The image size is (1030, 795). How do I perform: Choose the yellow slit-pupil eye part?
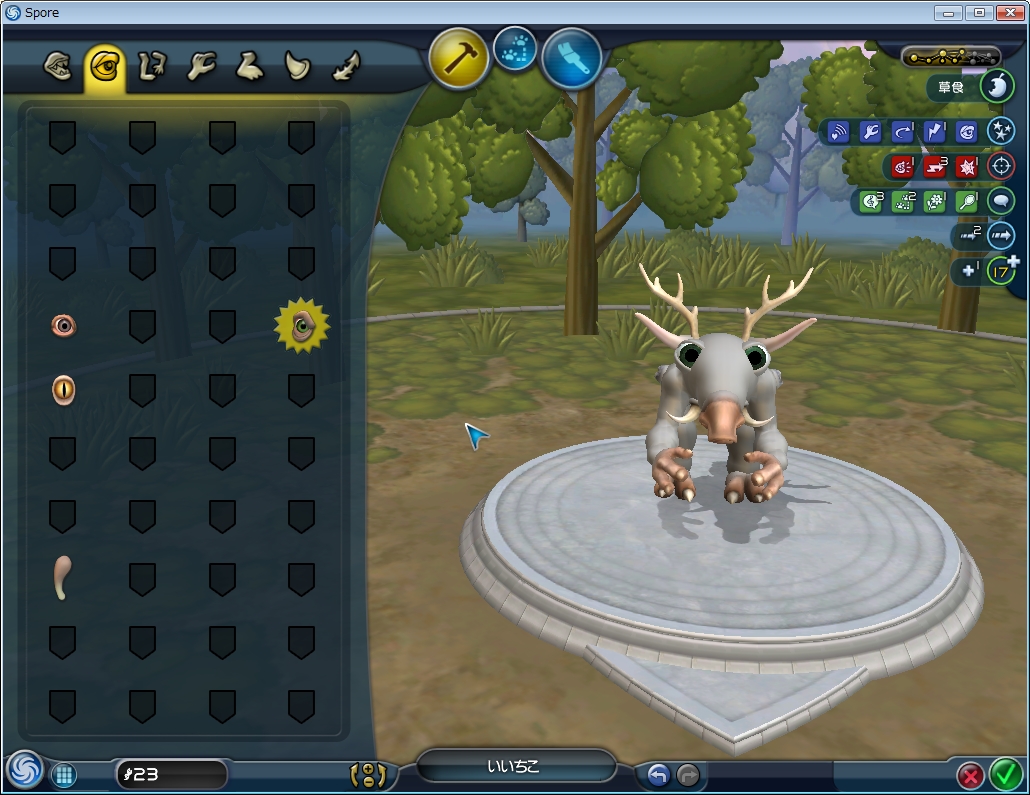click(63, 389)
